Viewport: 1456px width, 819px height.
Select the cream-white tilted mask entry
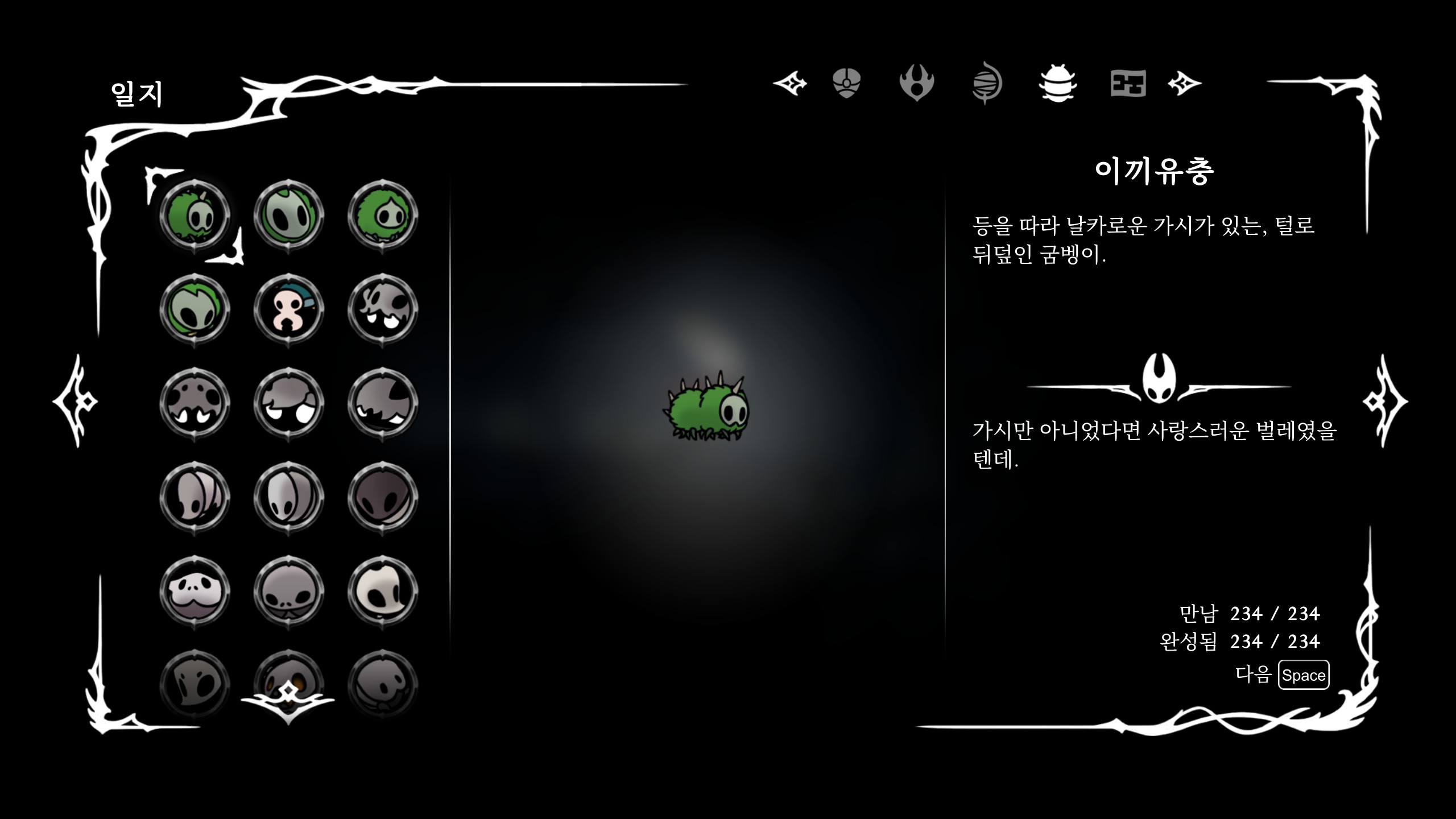[x=383, y=591]
